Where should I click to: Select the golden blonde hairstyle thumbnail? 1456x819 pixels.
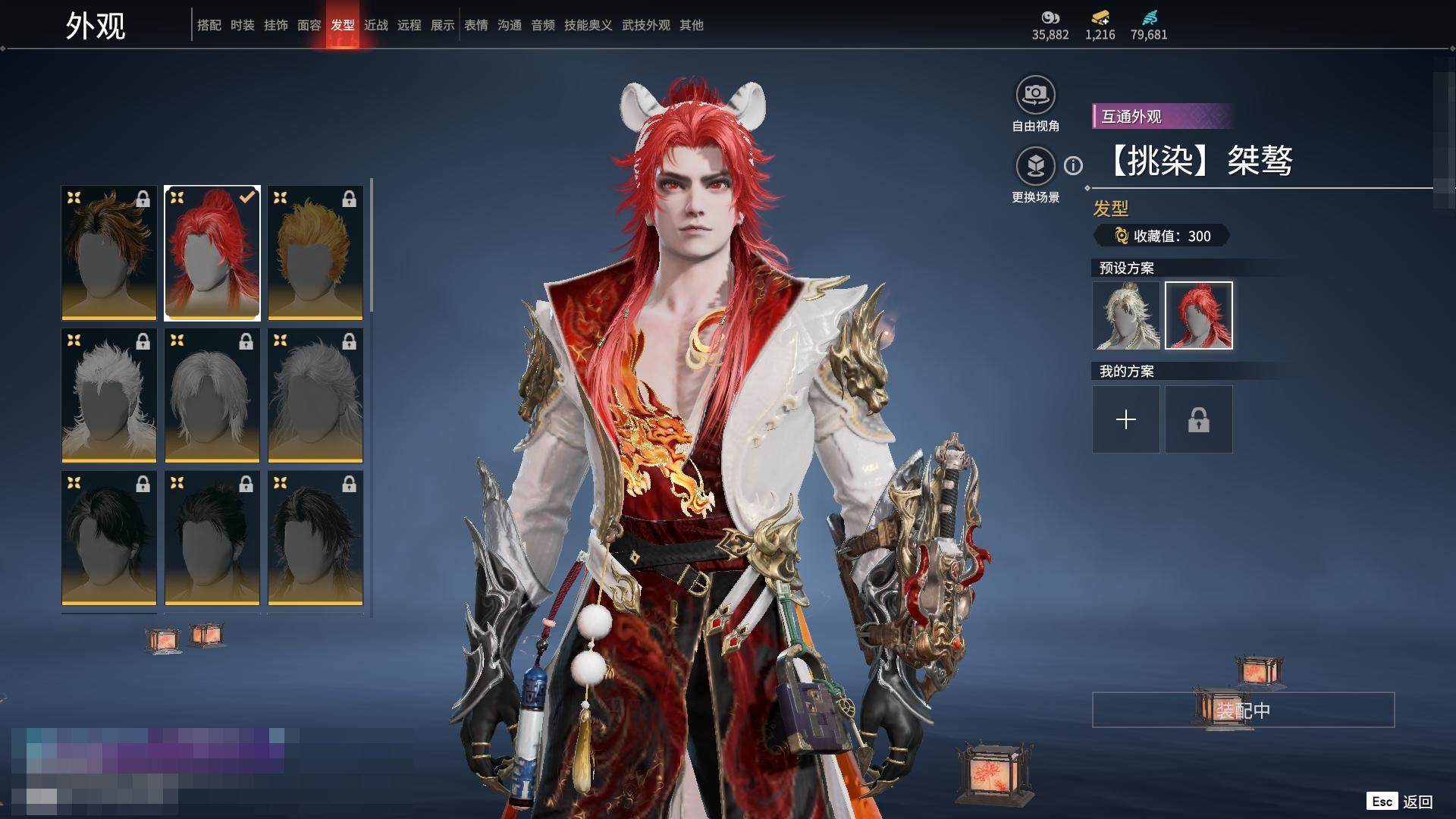315,253
